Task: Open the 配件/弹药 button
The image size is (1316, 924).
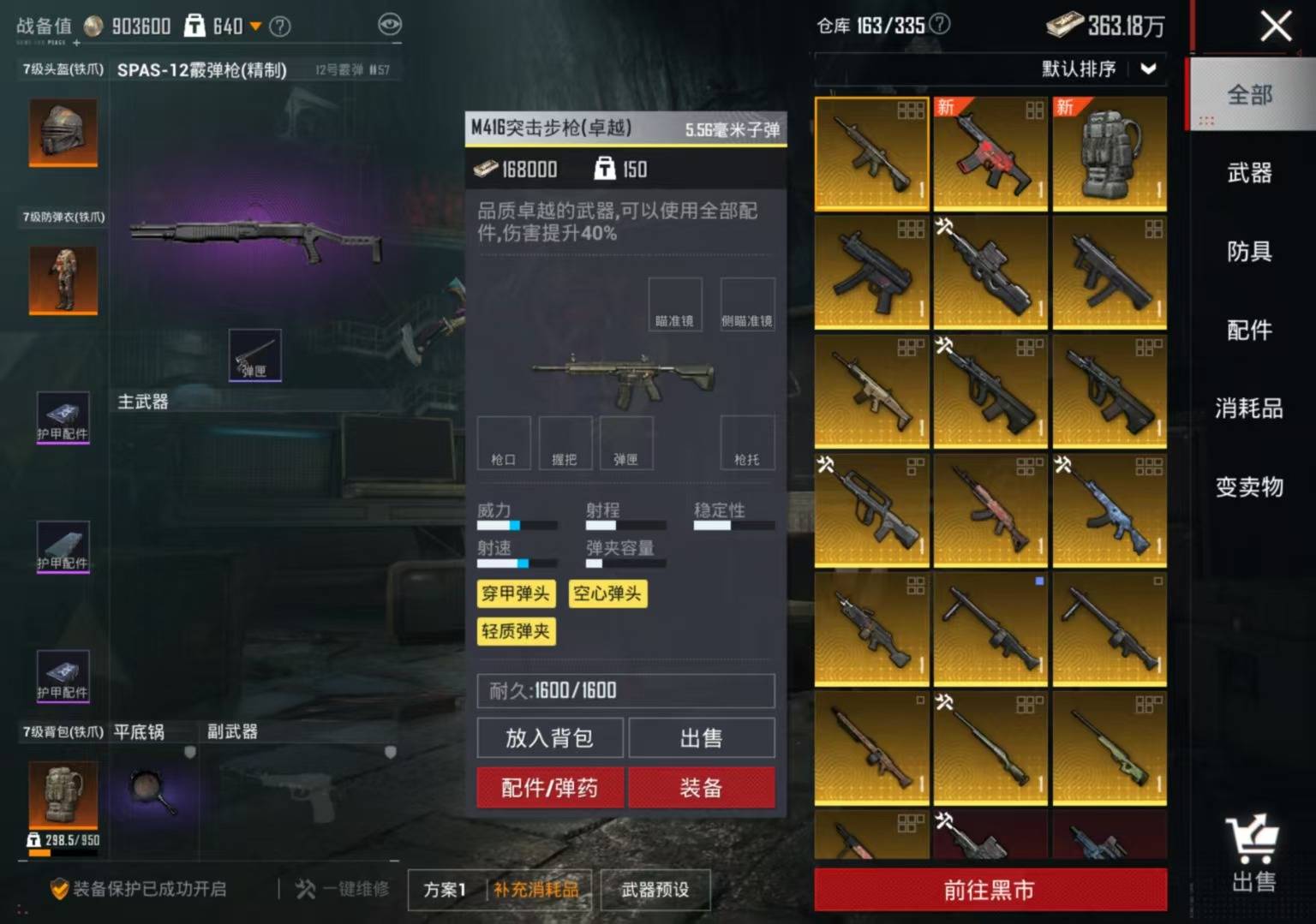Action: tap(550, 788)
